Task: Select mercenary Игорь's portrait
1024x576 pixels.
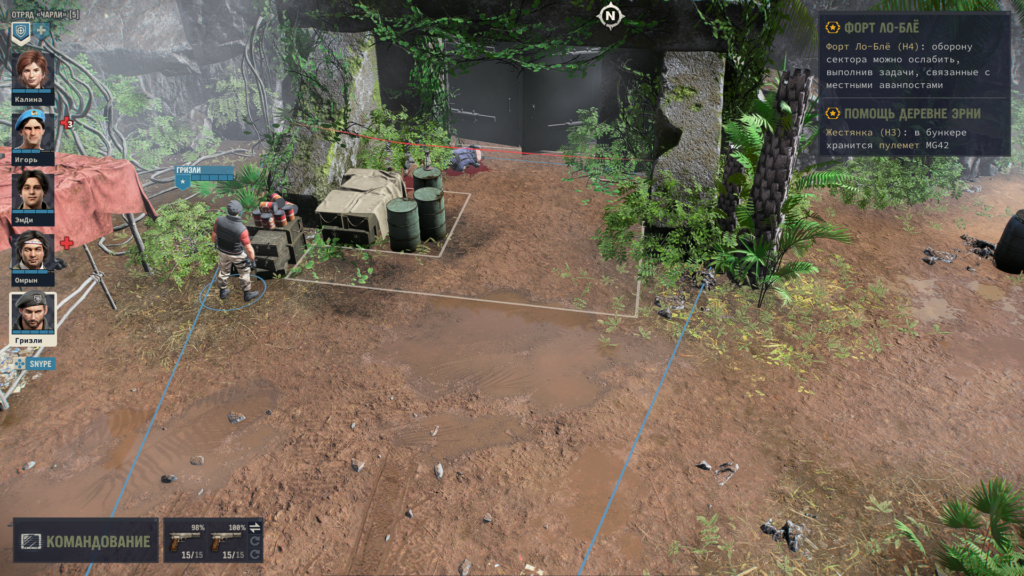Action: pos(33,130)
